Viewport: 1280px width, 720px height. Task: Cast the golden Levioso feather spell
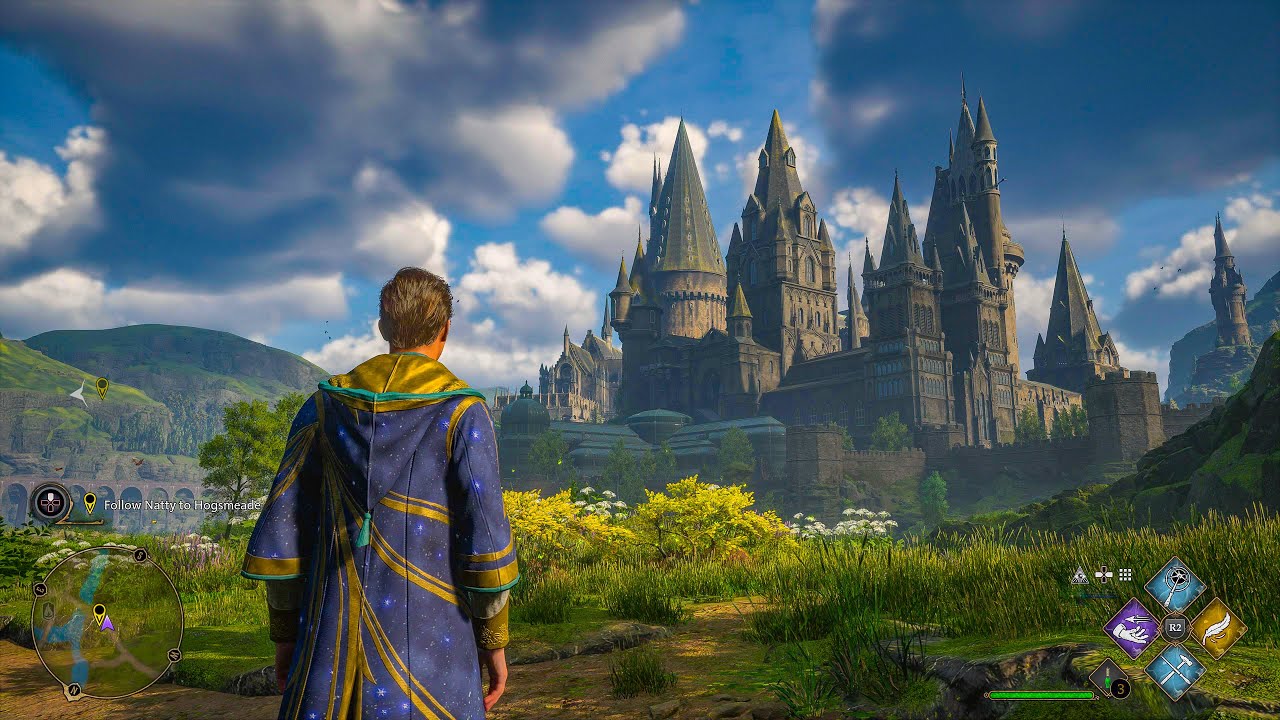[x=1217, y=627]
